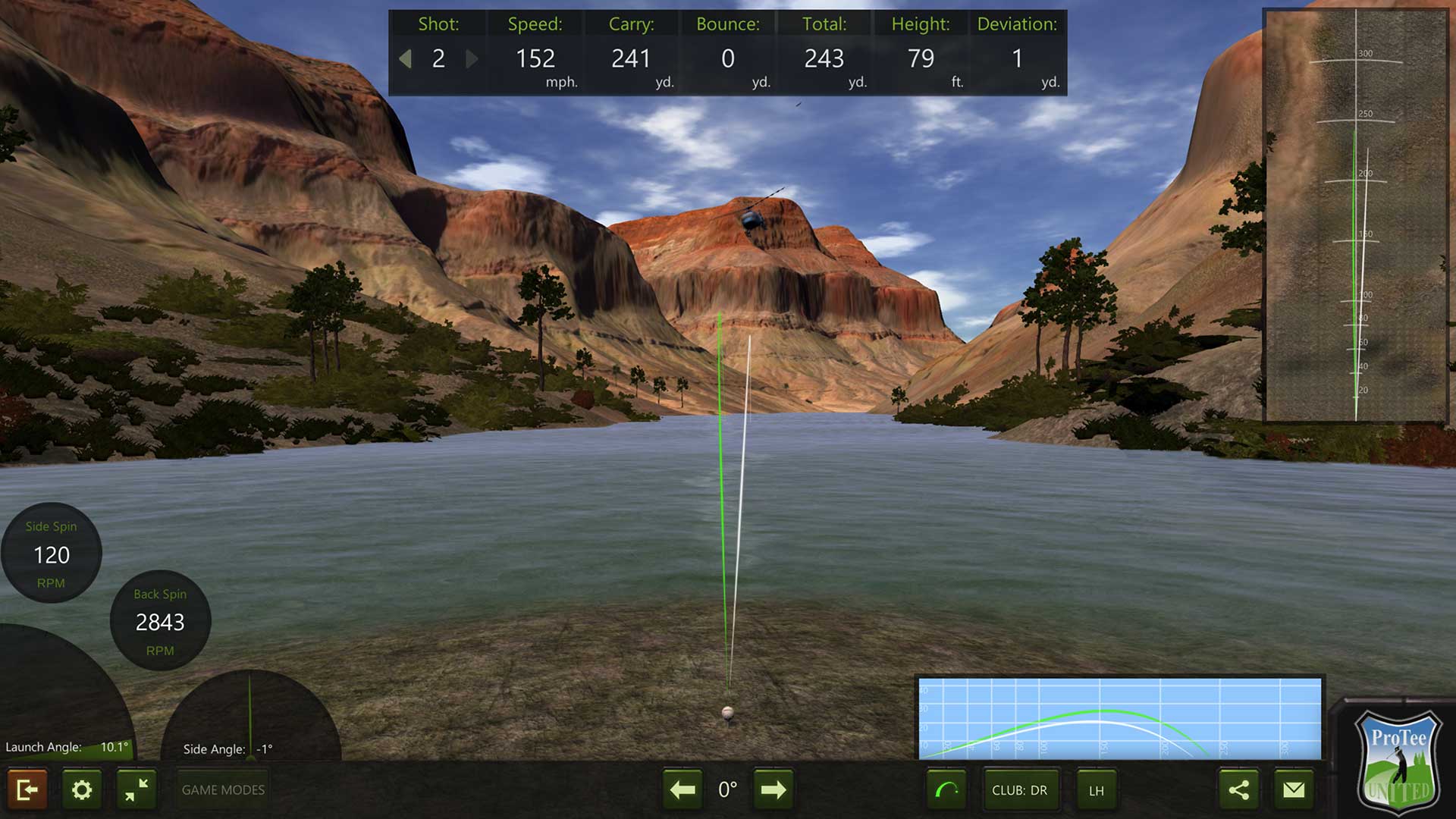Toggle the green ball trajectory arc button
1456x819 pixels.
pos(946,790)
